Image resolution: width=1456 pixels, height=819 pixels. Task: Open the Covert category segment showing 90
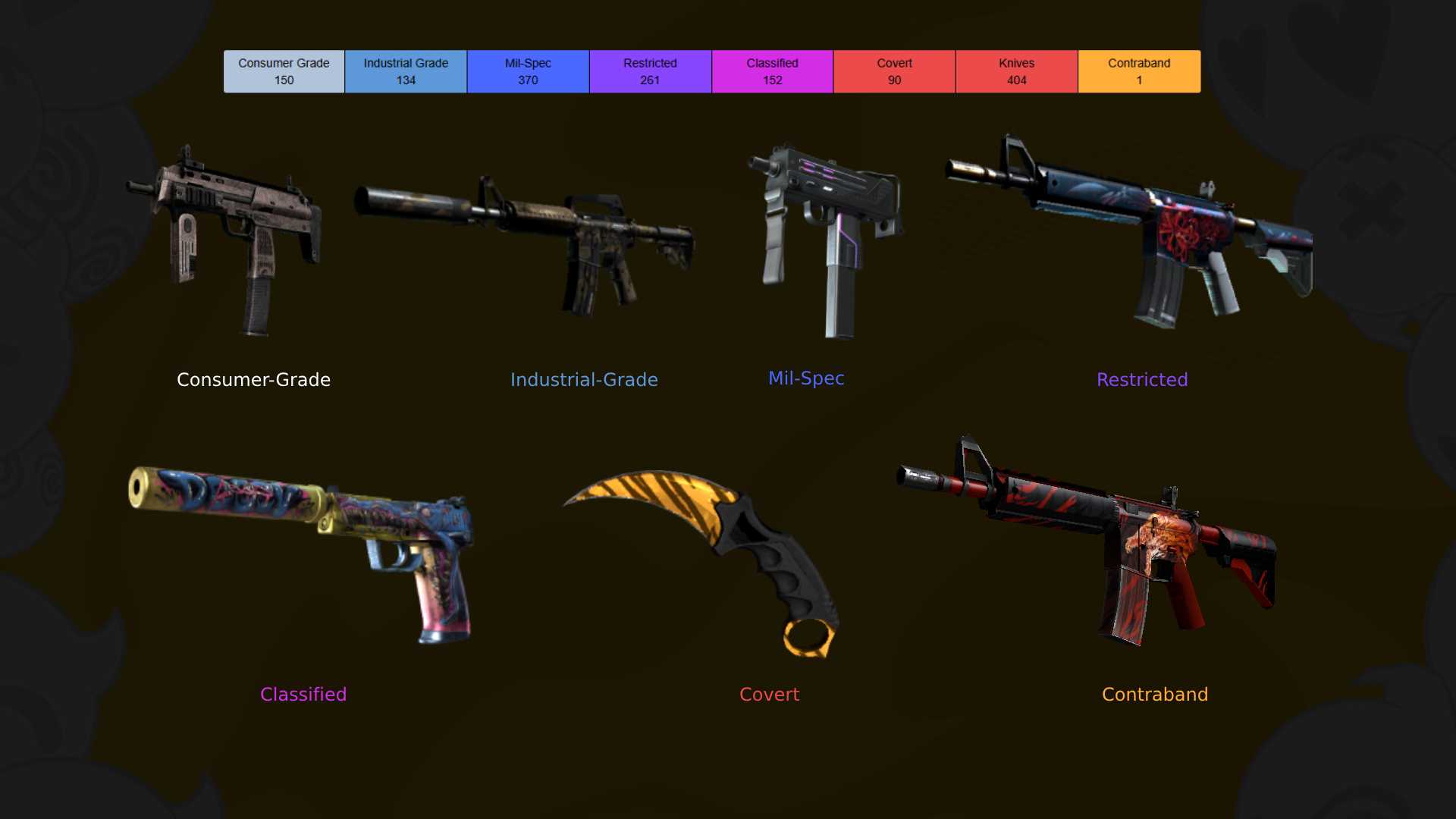[x=894, y=71]
